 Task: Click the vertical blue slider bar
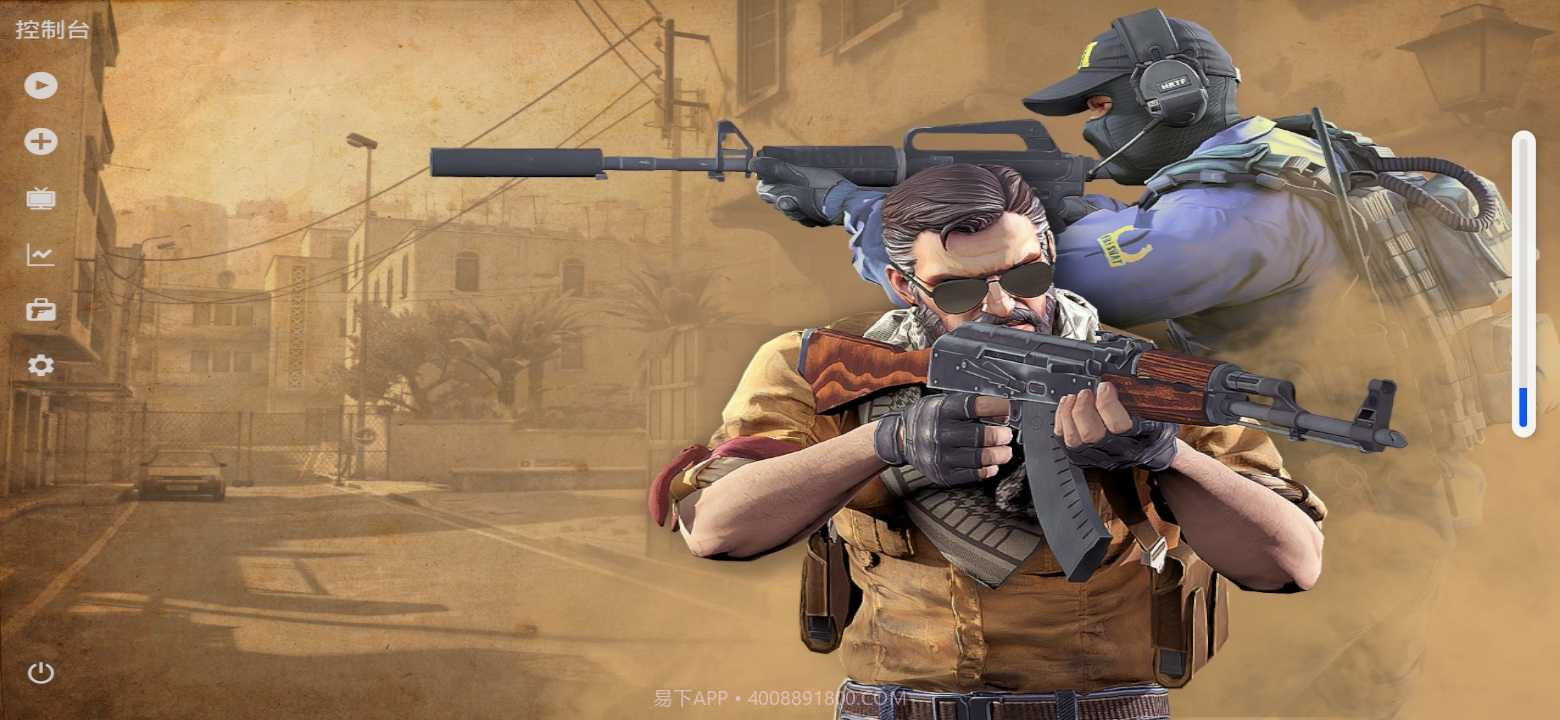point(1523,284)
